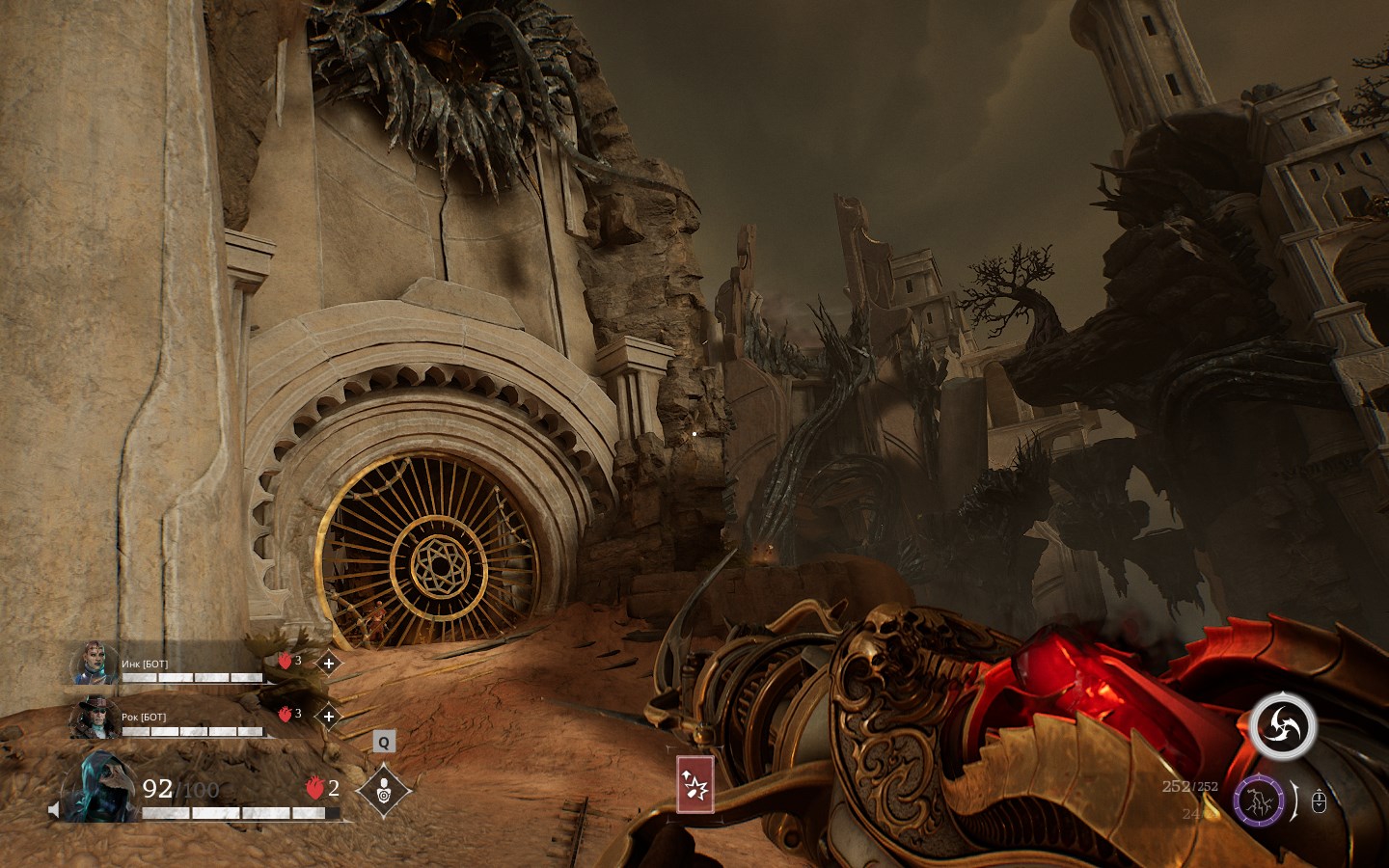The width and height of the screenshot is (1389, 868).
Task: Select the Рок [БОТ] teammate portrait
Action: point(95,718)
